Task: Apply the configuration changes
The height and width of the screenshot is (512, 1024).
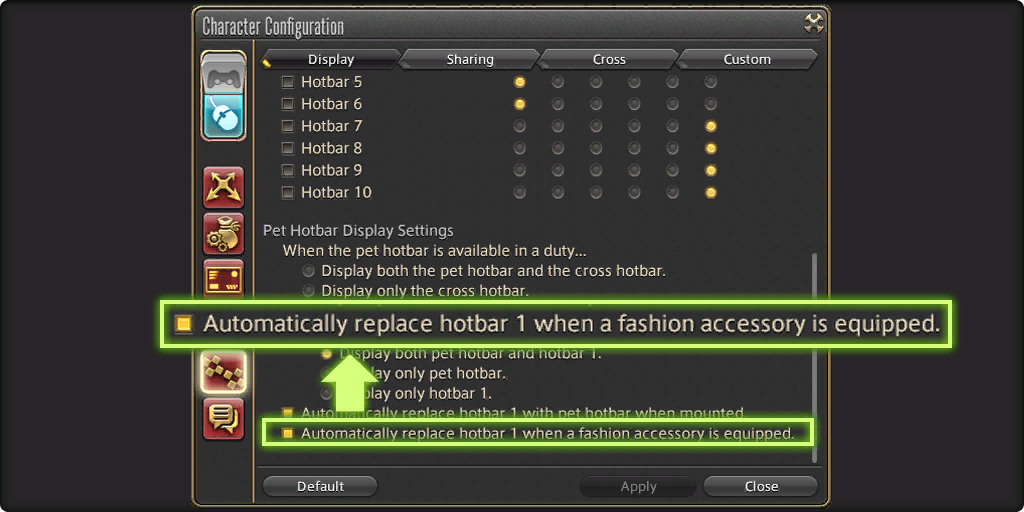Action: coord(638,487)
